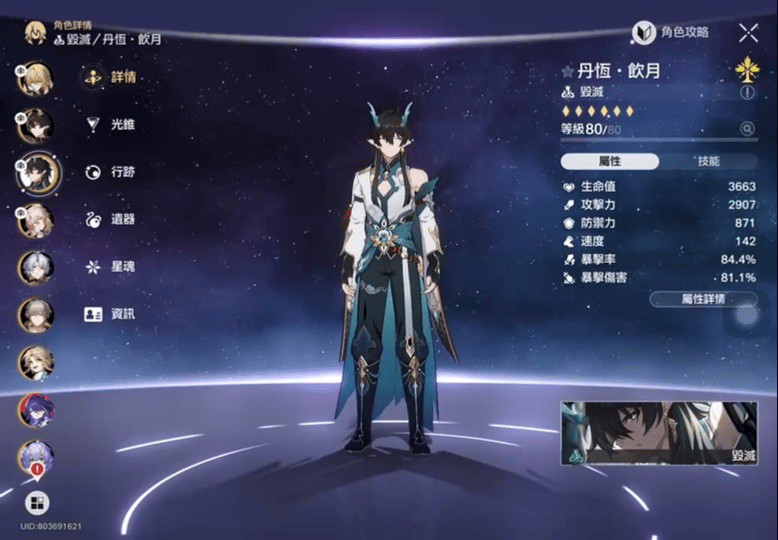This screenshot has height=540, width=778.
Task: Select the blonde character portrait at list top
Action: [36, 78]
